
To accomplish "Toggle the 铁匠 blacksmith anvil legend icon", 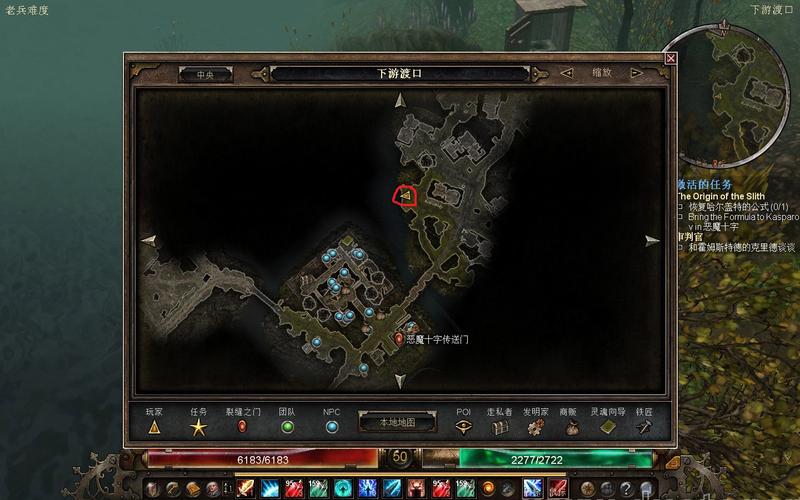I will pos(645,427).
